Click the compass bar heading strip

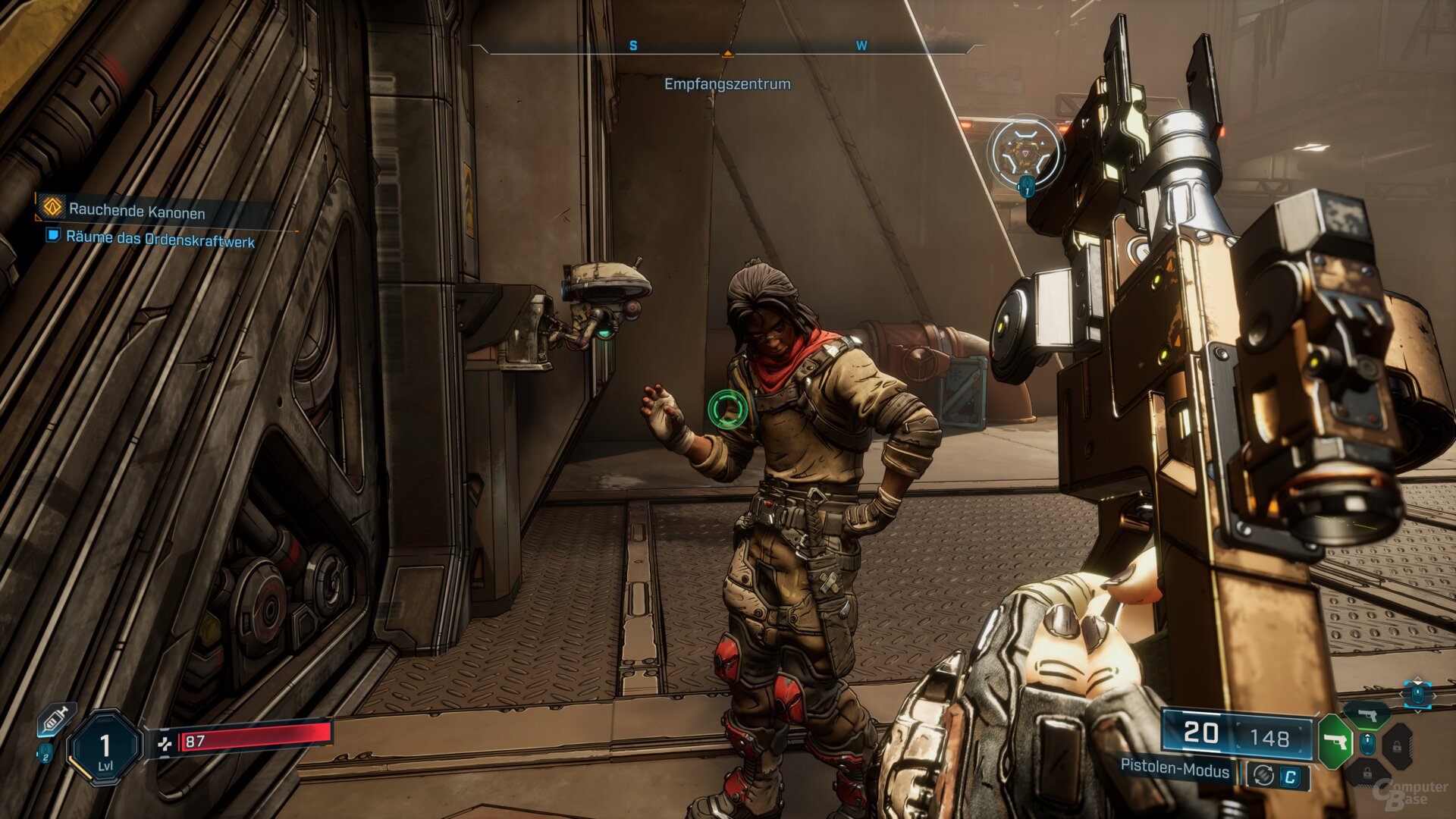[726, 47]
